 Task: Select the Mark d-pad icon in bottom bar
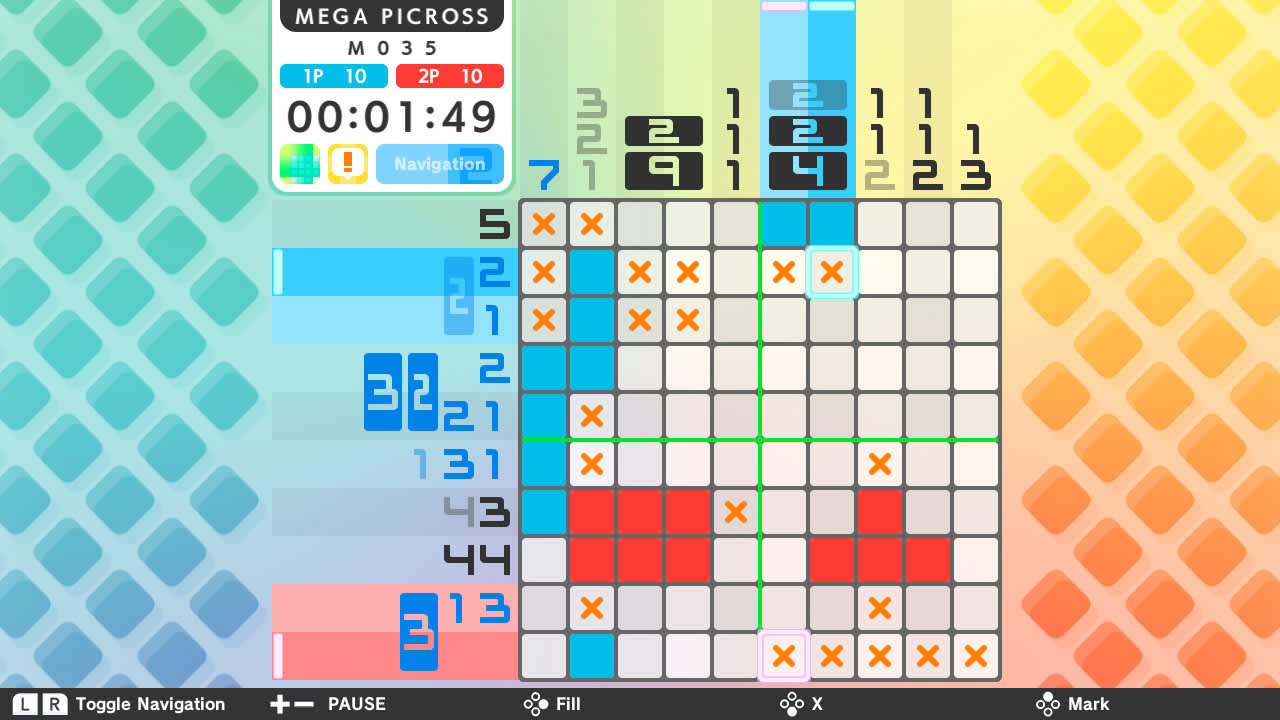coord(1047,704)
